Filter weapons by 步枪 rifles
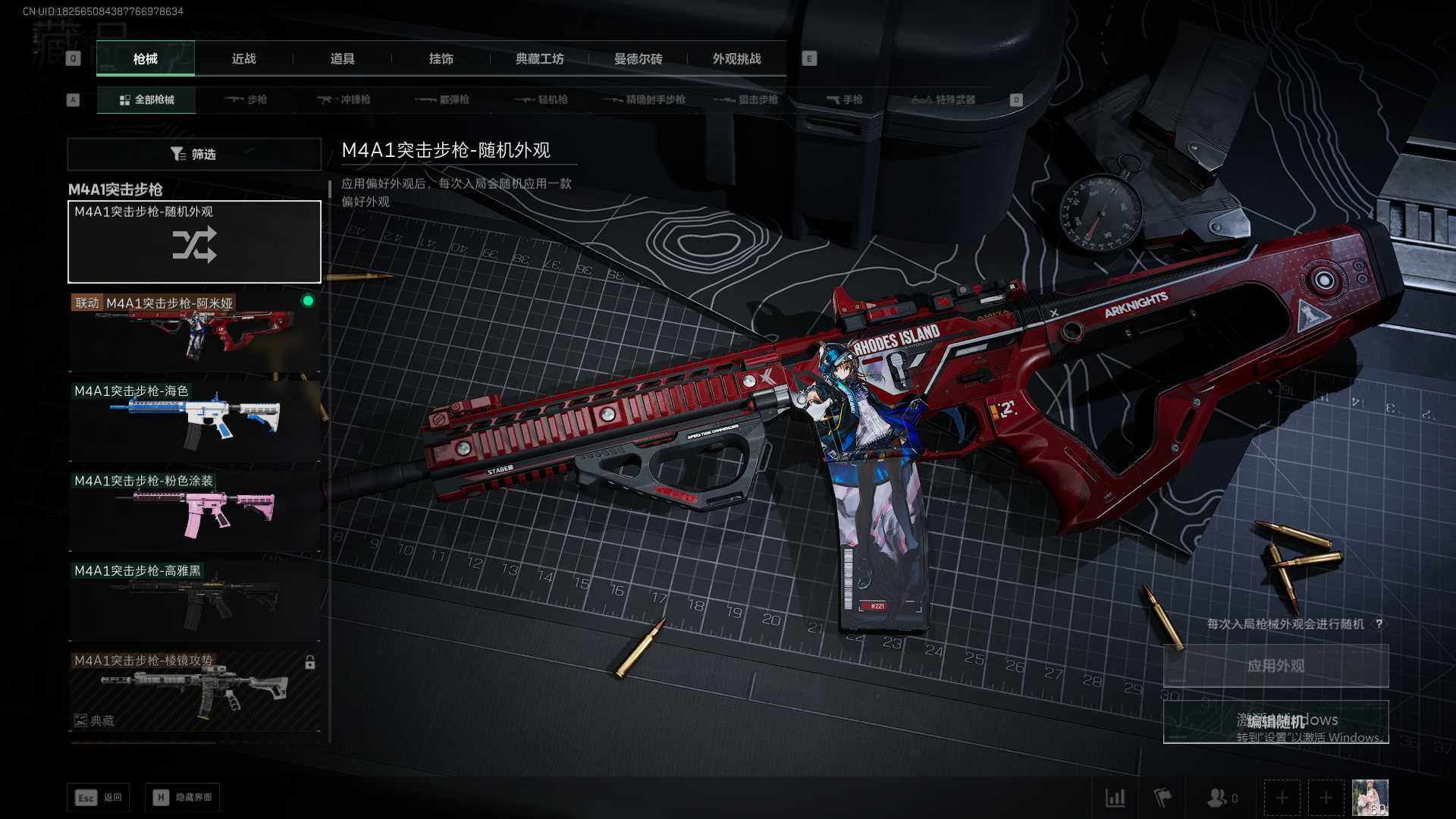This screenshot has height=819, width=1456. pos(246,99)
